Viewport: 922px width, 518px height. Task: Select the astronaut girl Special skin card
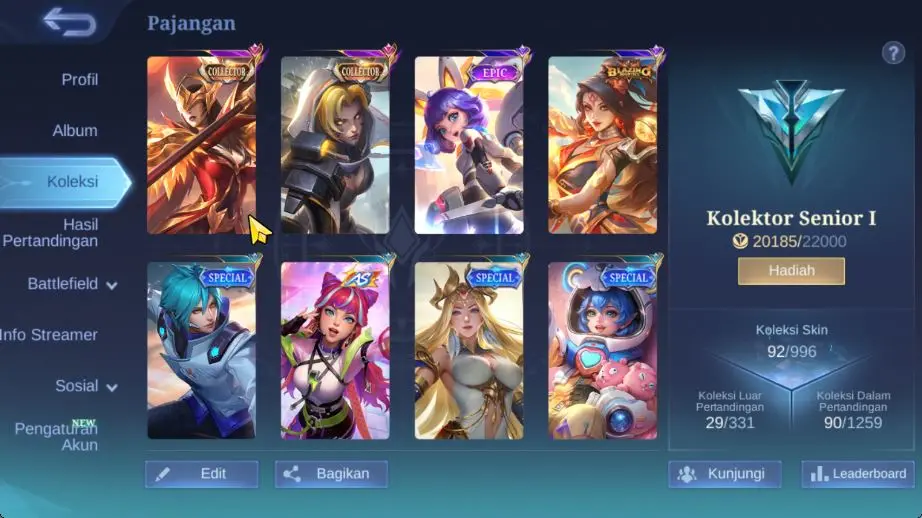(602, 351)
